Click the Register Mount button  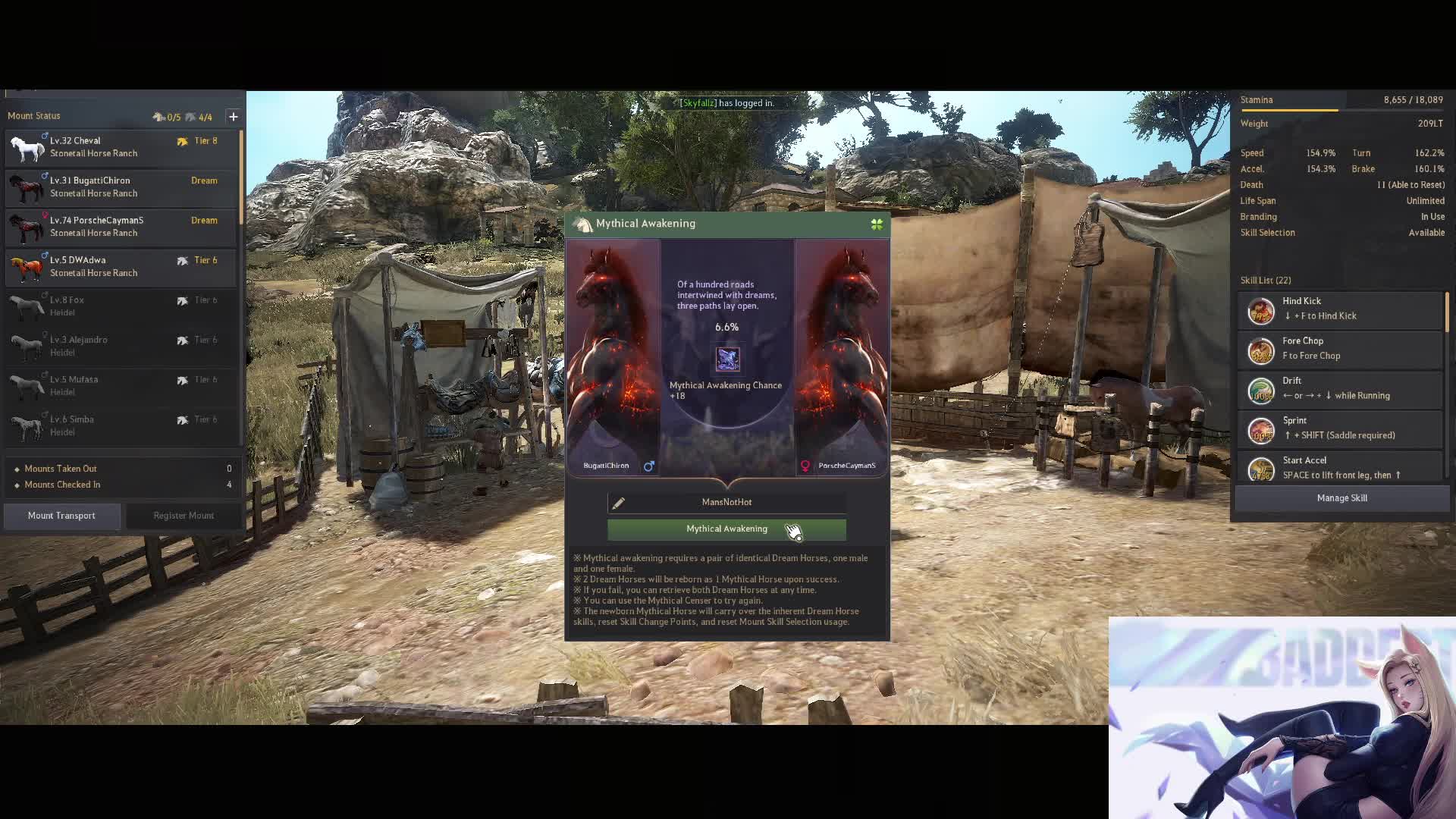tap(184, 516)
